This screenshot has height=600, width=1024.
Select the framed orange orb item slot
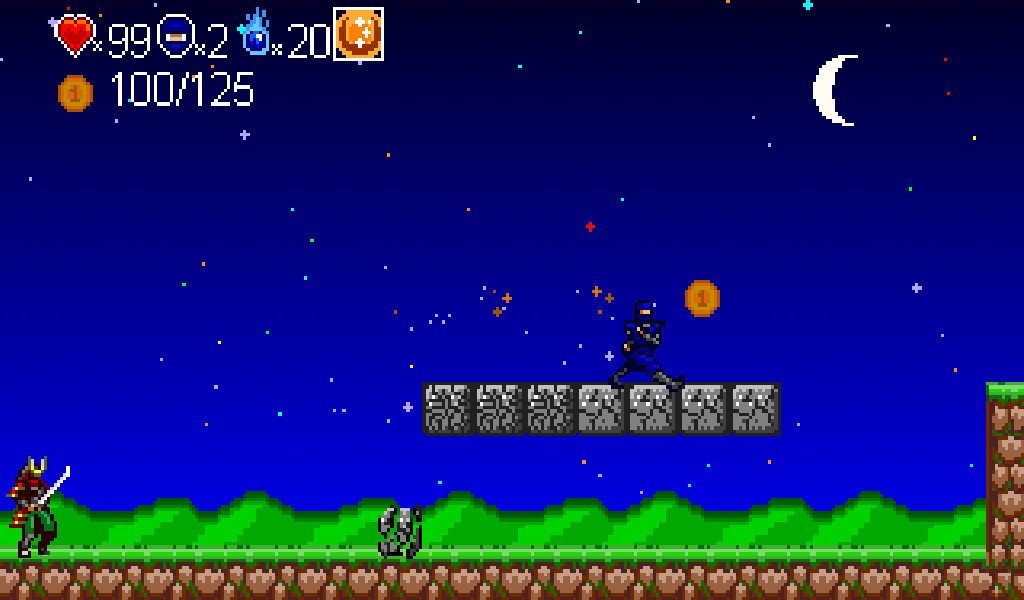coord(358,34)
